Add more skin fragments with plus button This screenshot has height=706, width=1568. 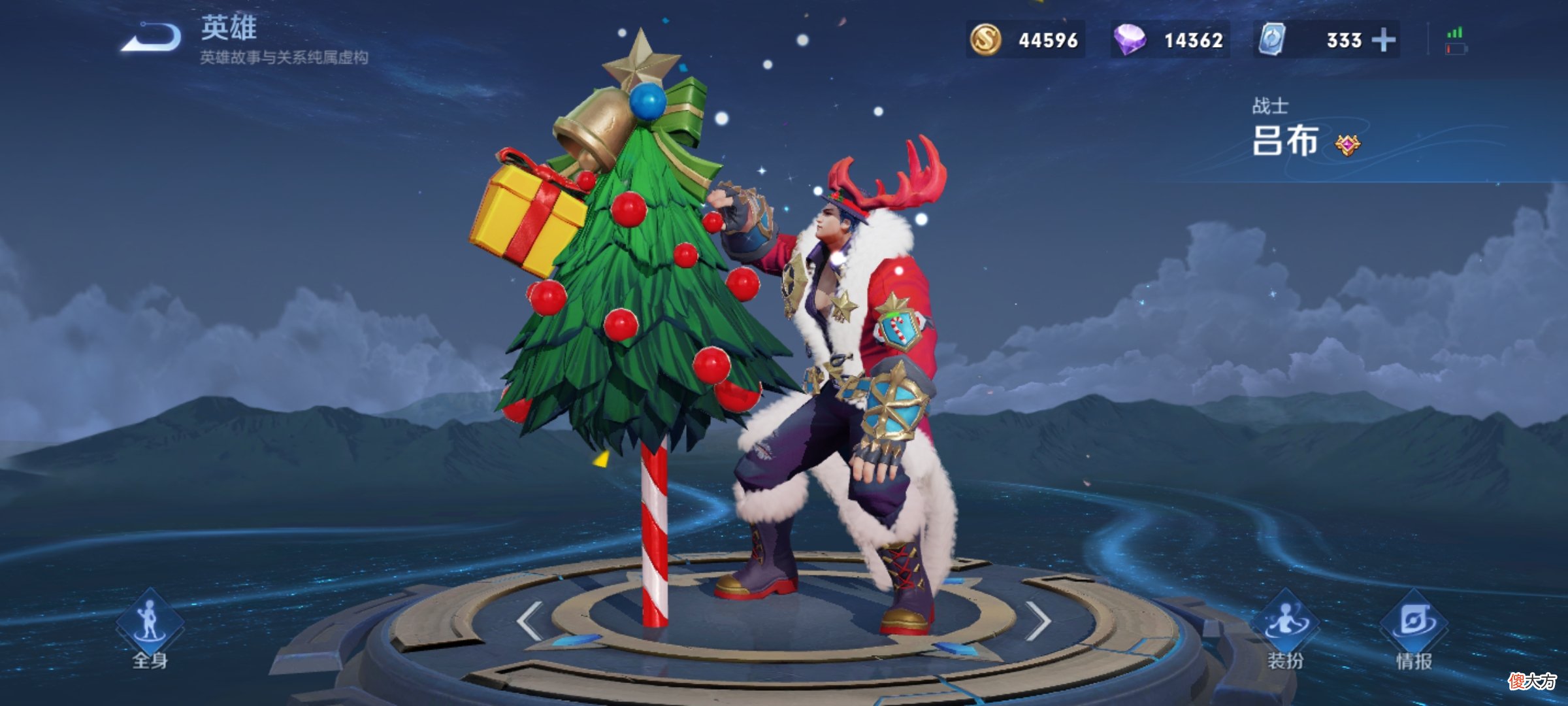click(1383, 40)
